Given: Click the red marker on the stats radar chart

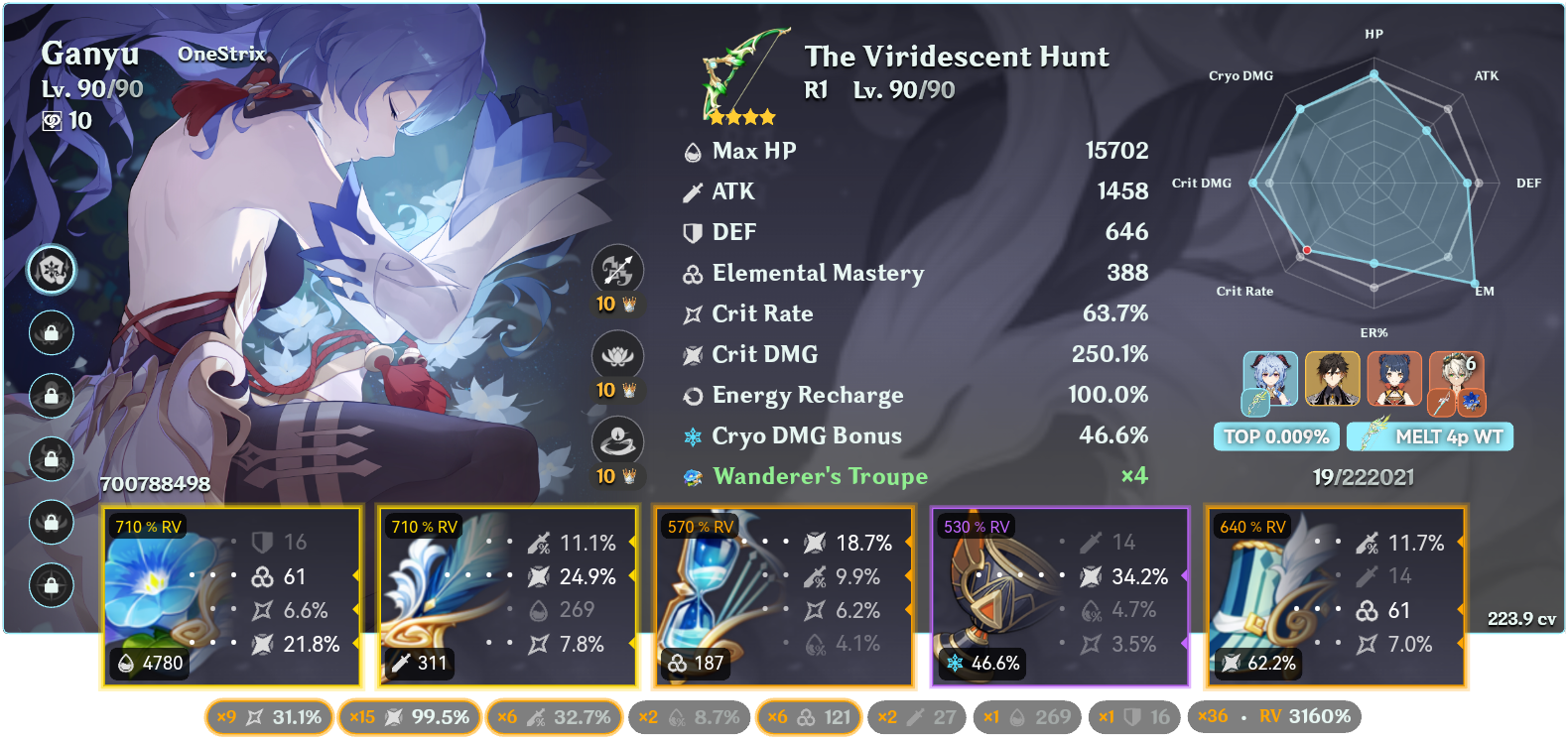Looking at the screenshot, I should point(1306,251).
